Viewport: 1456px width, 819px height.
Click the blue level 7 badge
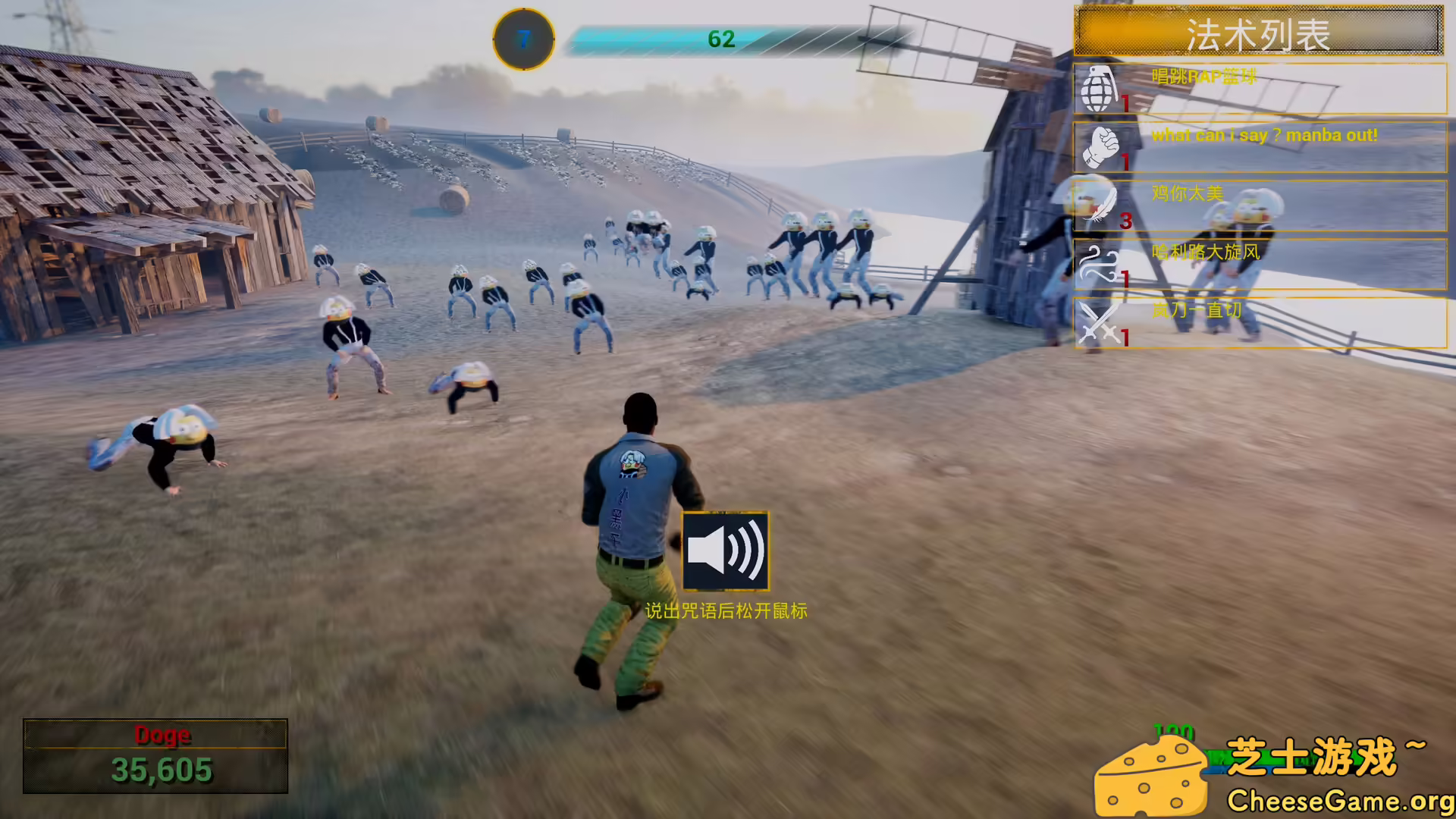[x=522, y=39]
